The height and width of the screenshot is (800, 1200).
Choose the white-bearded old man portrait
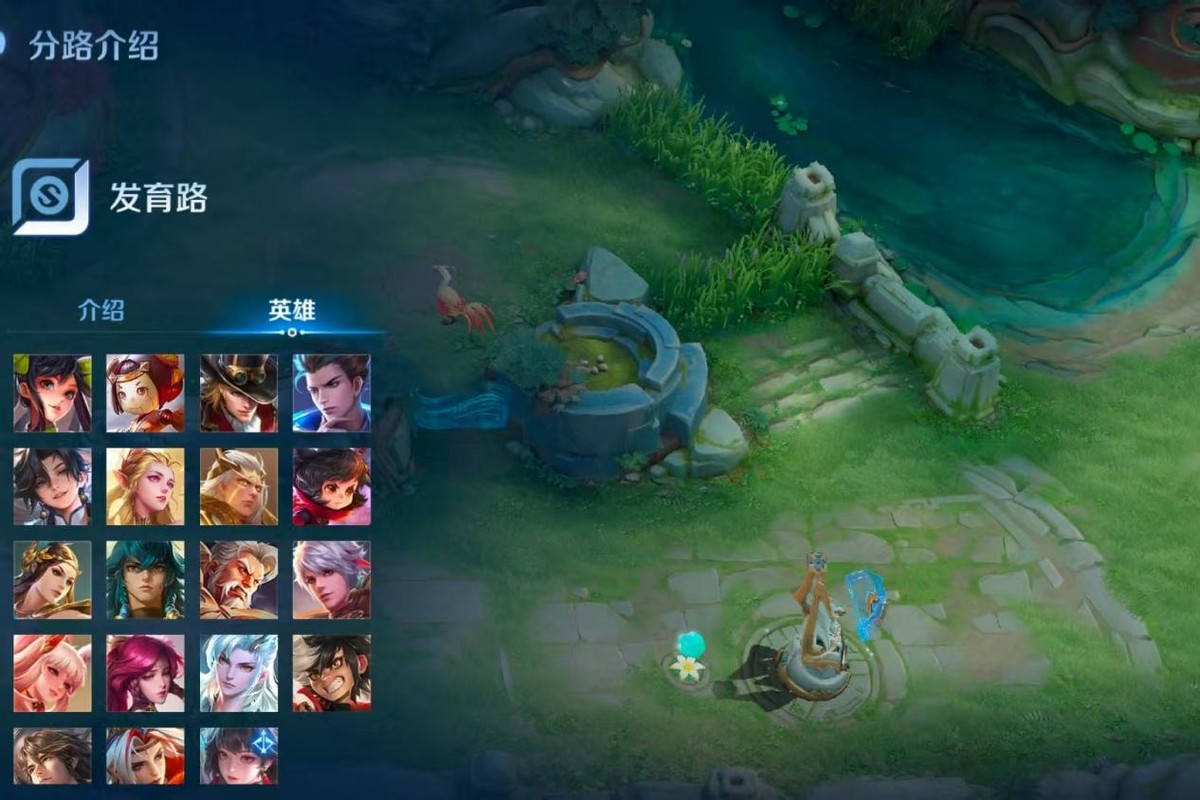[x=239, y=580]
